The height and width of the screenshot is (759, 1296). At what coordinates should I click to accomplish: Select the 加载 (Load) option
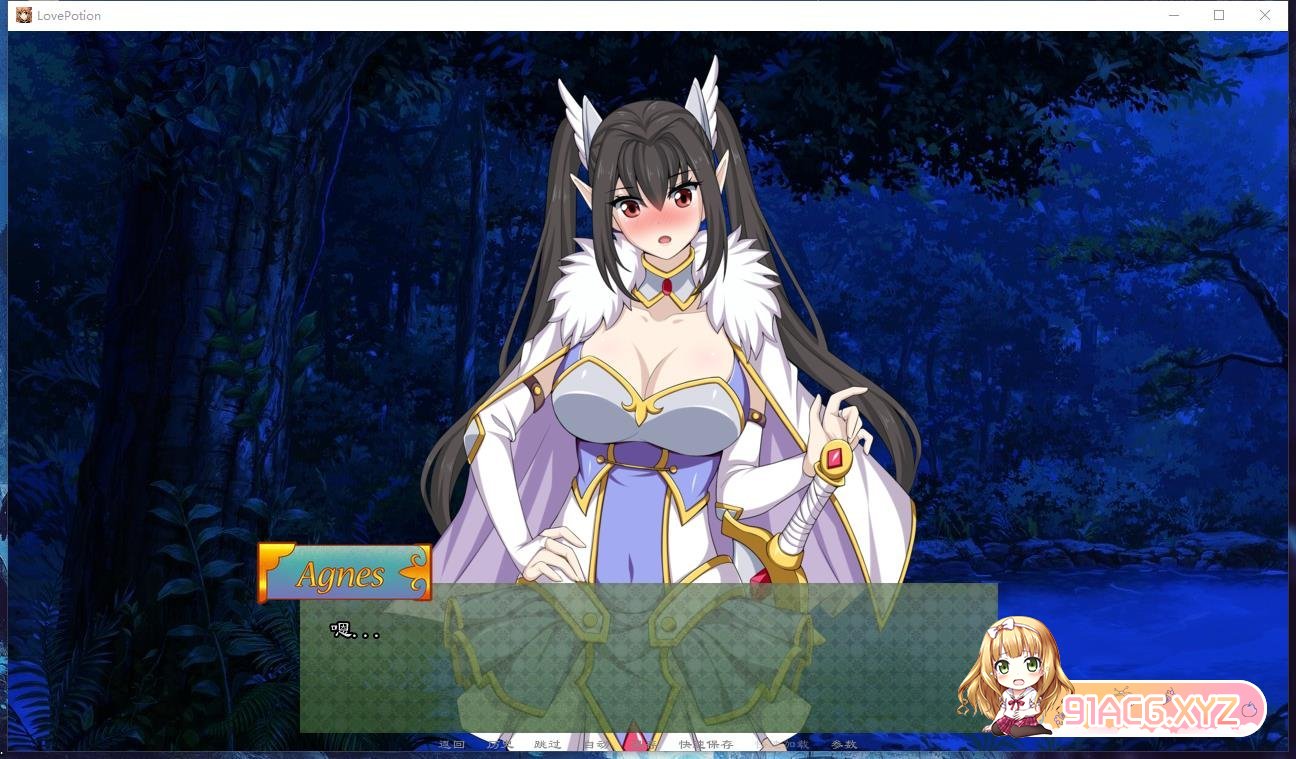click(x=795, y=744)
